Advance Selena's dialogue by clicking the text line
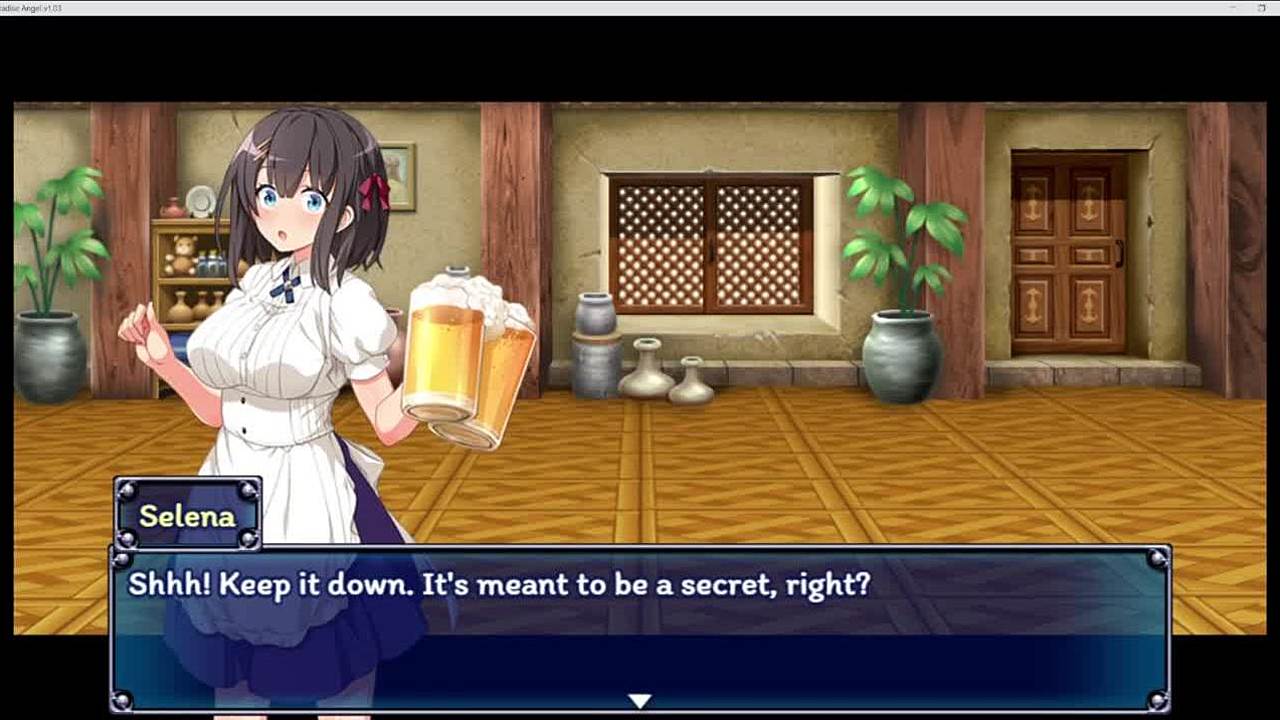Image resolution: width=1280 pixels, height=720 pixels. [x=499, y=585]
